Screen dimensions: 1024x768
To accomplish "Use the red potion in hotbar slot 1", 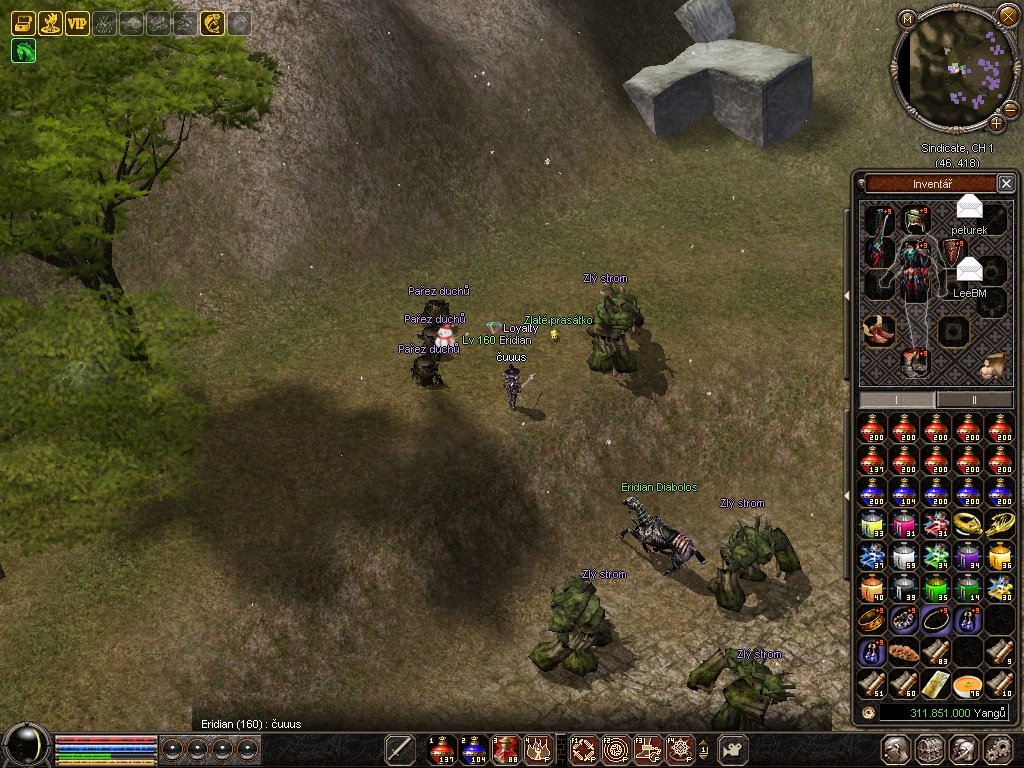I will (x=441, y=749).
